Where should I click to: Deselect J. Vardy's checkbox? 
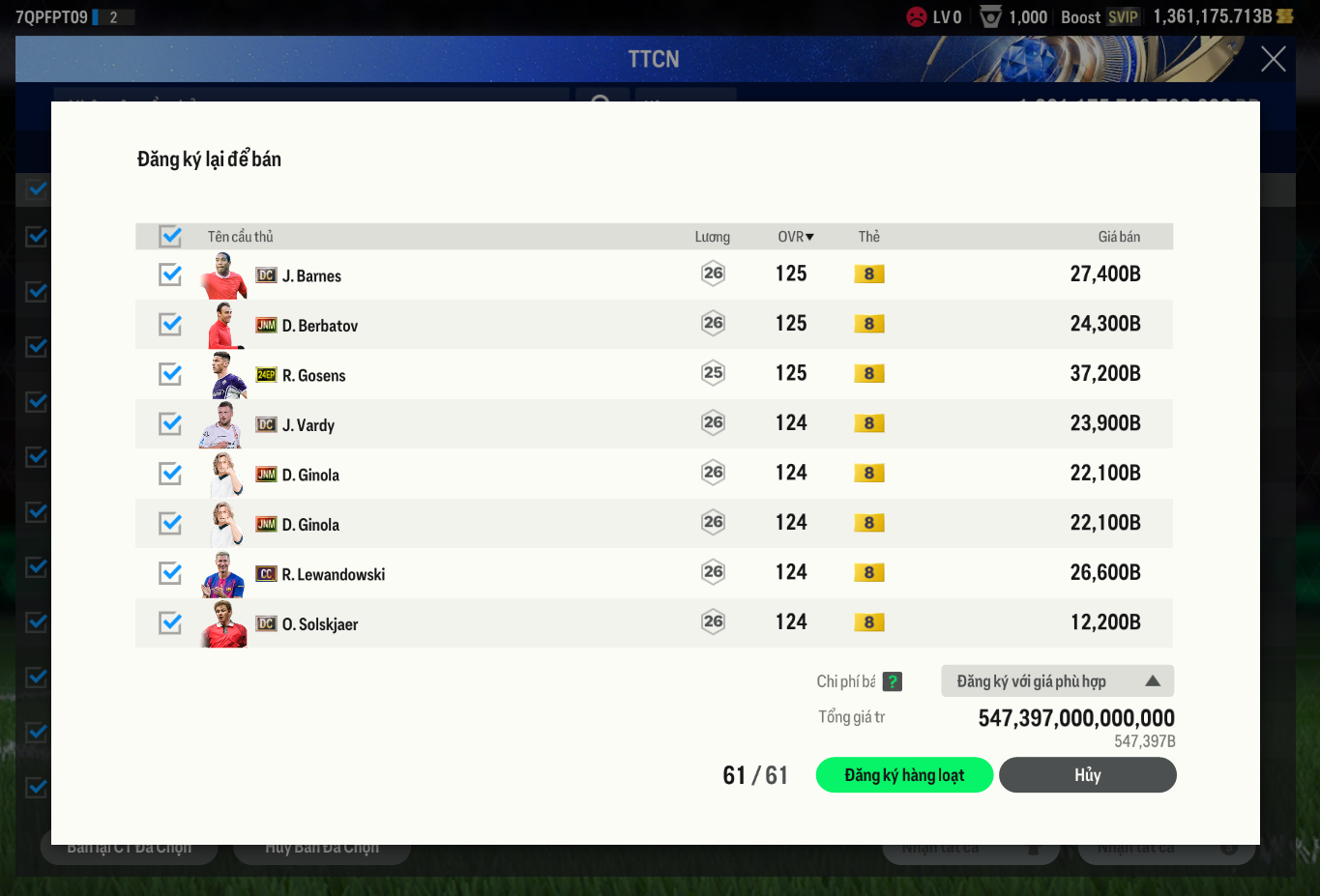tap(170, 423)
